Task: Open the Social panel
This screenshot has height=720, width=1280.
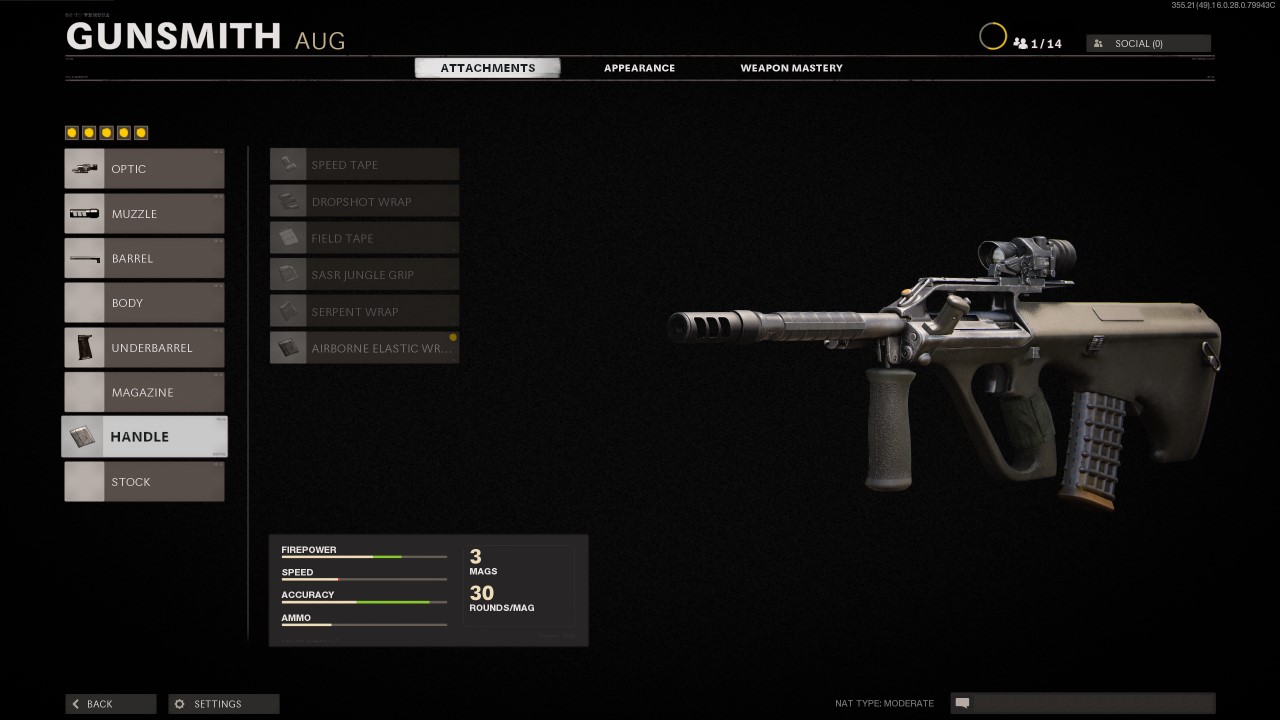Action: 1148,44
